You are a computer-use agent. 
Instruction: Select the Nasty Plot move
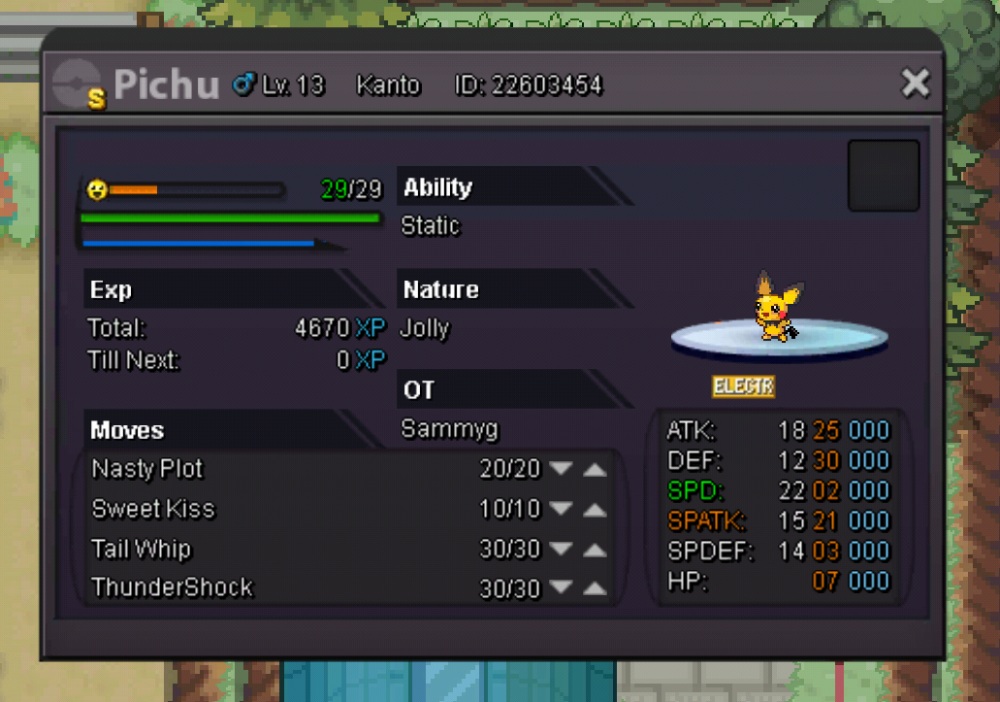coord(147,469)
